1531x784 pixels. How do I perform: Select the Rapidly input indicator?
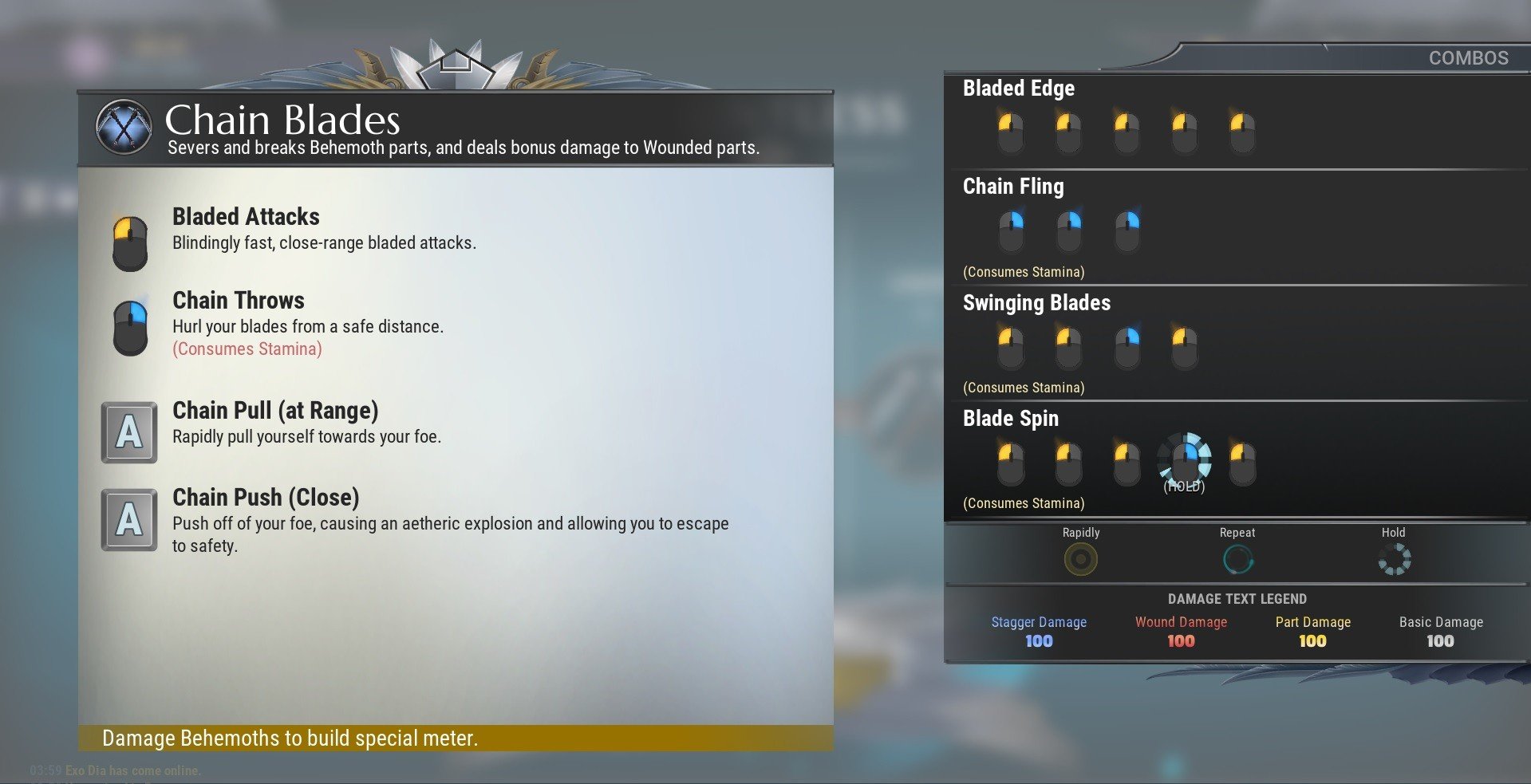[x=1081, y=558]
